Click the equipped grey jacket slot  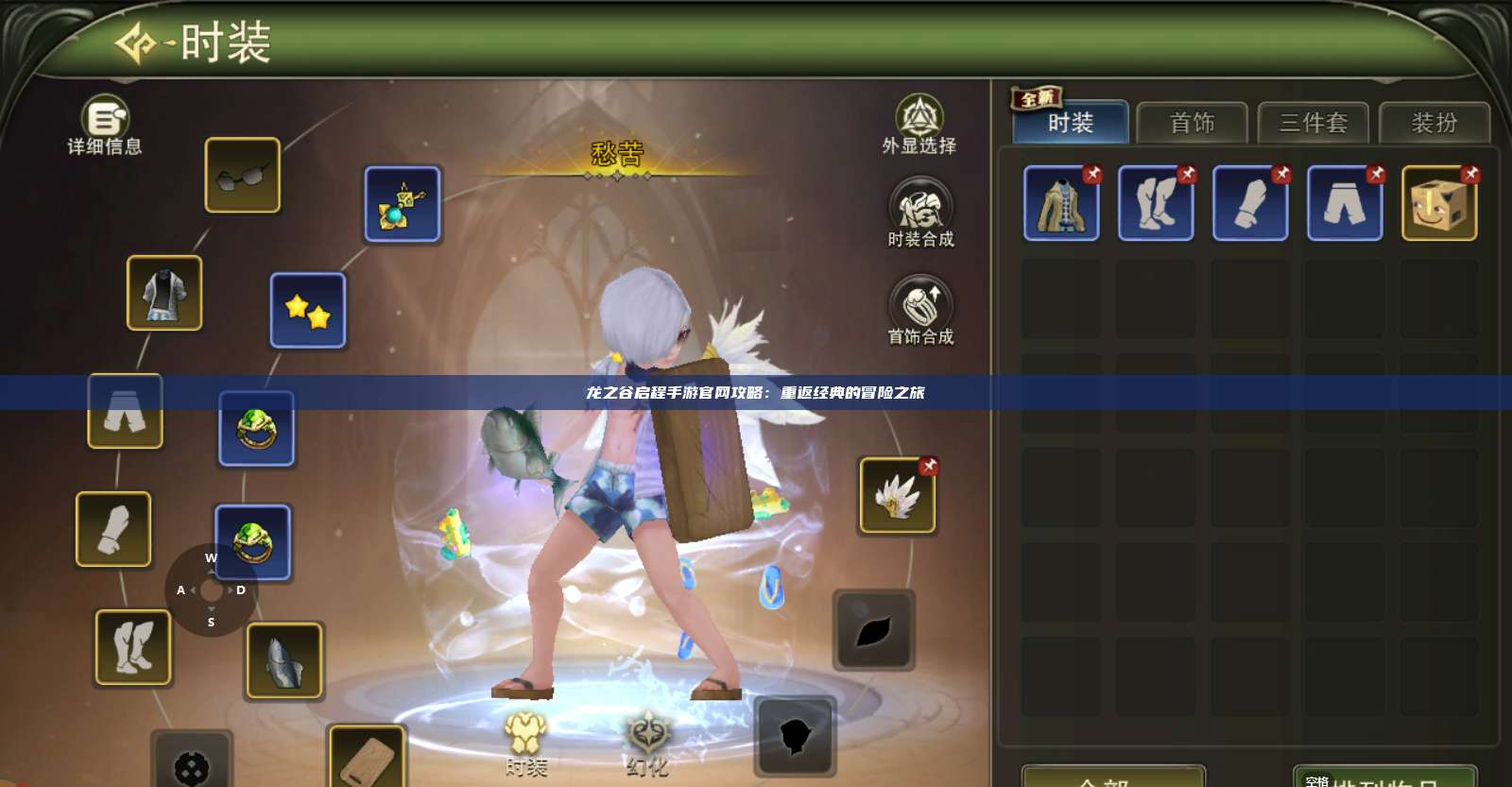coord(164,293)
